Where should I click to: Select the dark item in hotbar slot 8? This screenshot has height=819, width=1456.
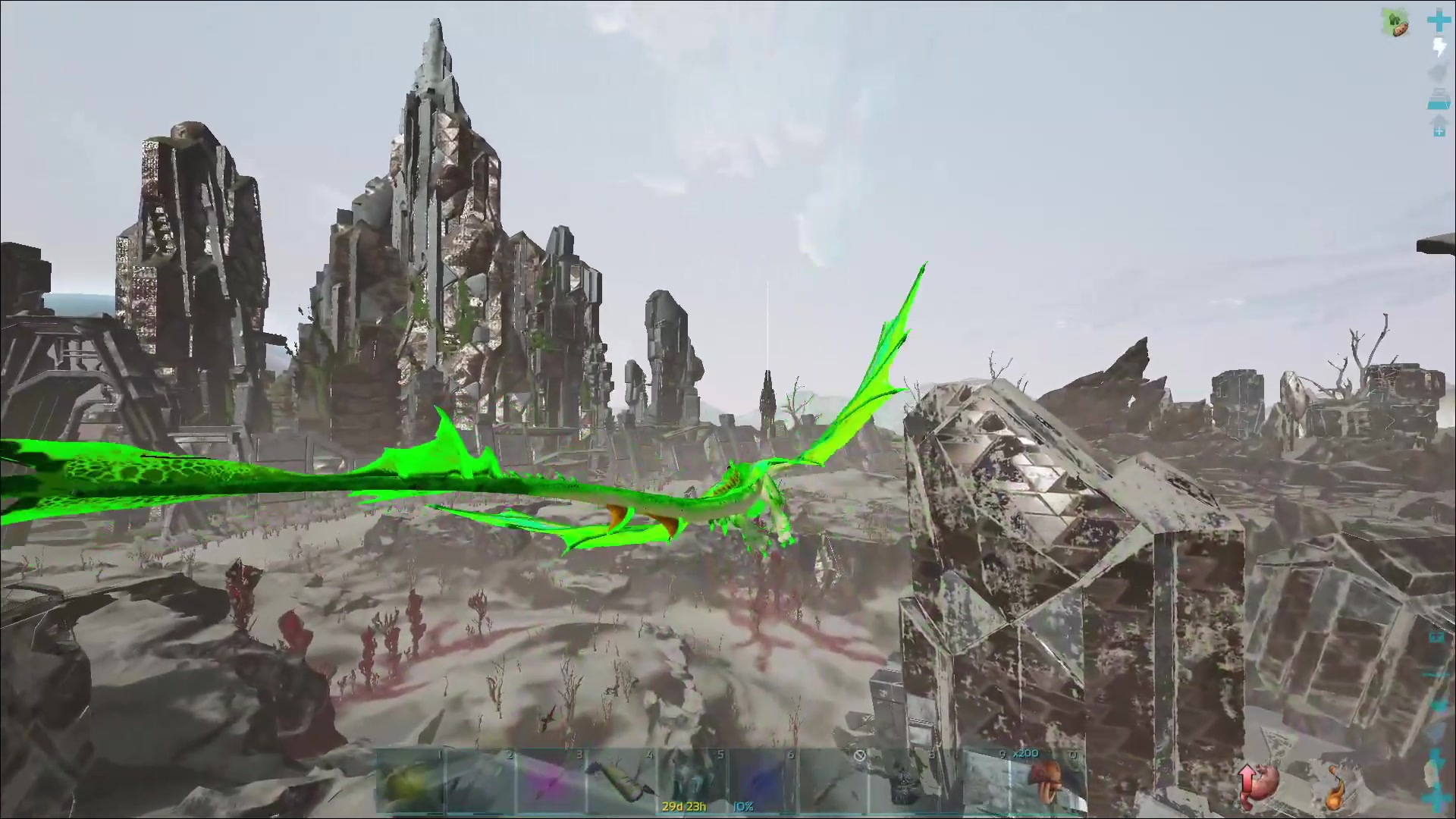click(903, 783)
